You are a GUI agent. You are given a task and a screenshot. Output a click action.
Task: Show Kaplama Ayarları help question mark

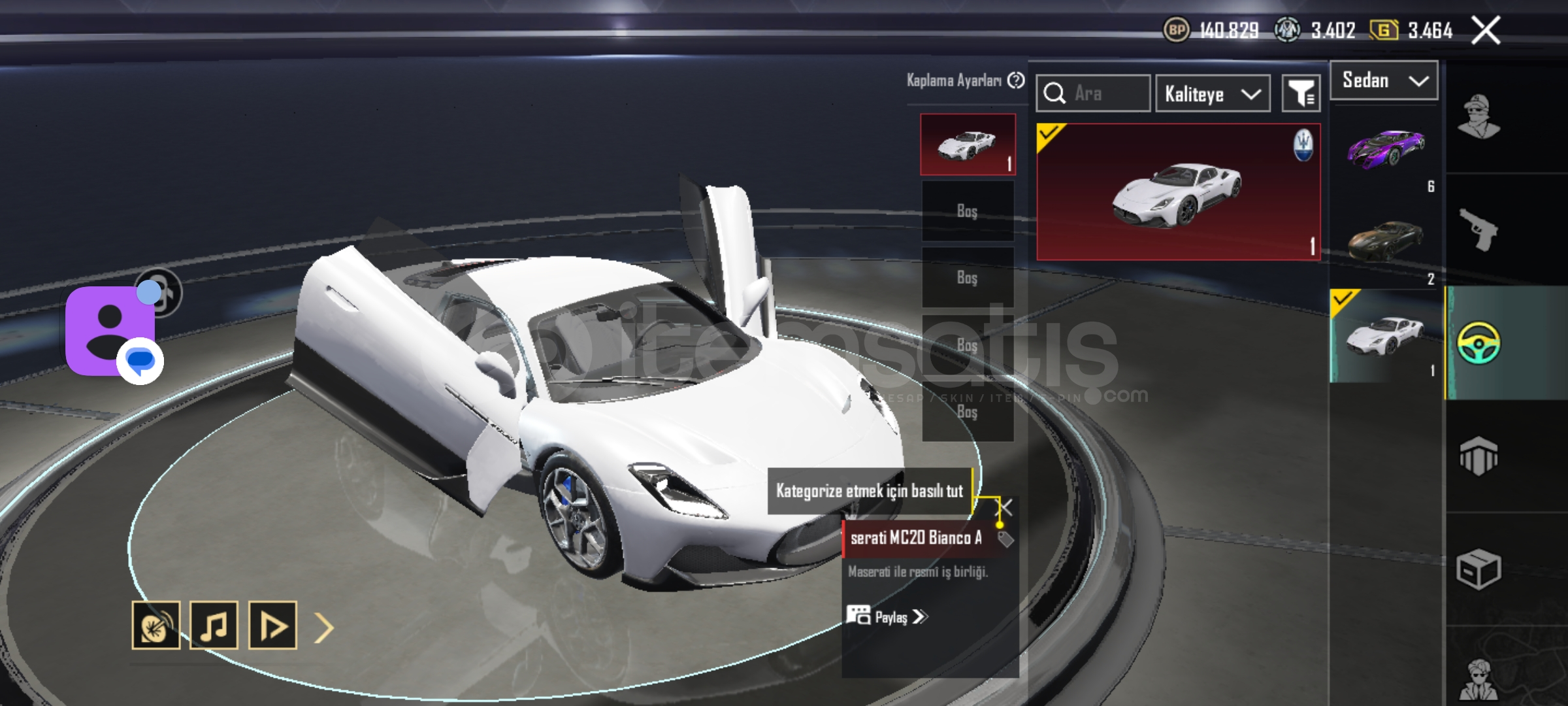tap(1016, 80)
